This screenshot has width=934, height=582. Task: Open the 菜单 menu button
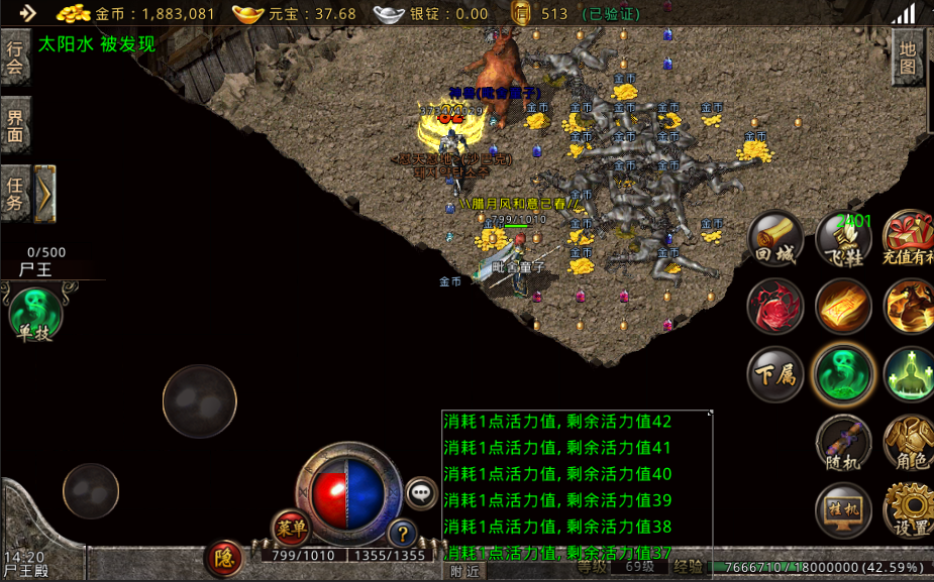tap(292, 528)
